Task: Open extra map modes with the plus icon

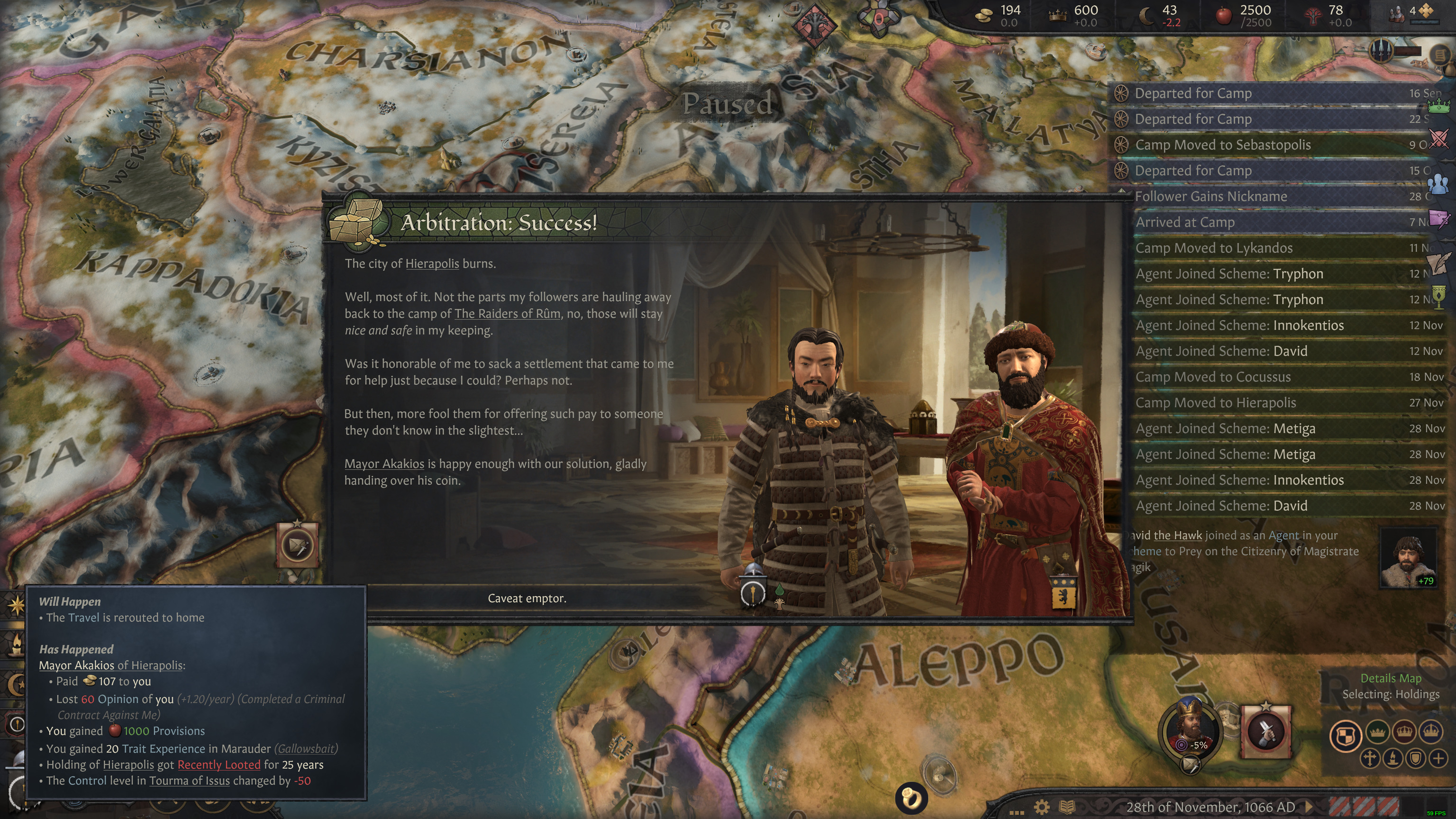Action: (1438, 758)
